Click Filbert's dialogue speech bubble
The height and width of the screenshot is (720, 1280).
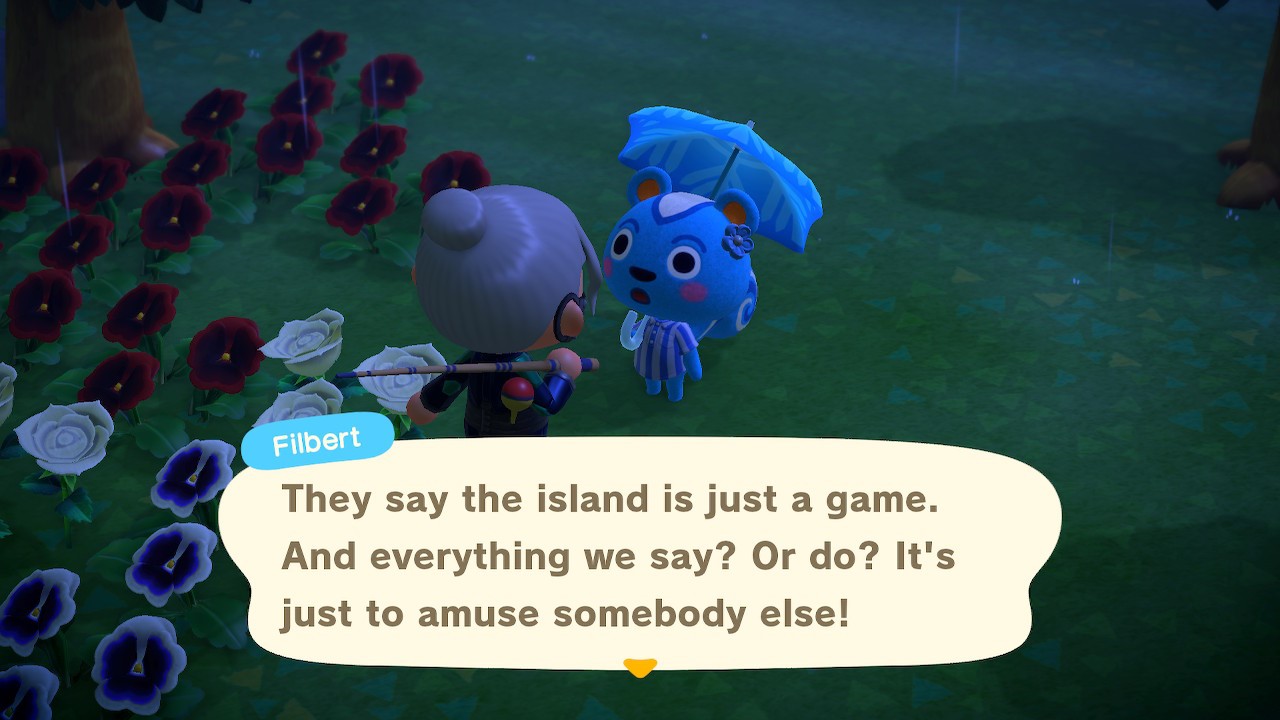coord(640,555)
